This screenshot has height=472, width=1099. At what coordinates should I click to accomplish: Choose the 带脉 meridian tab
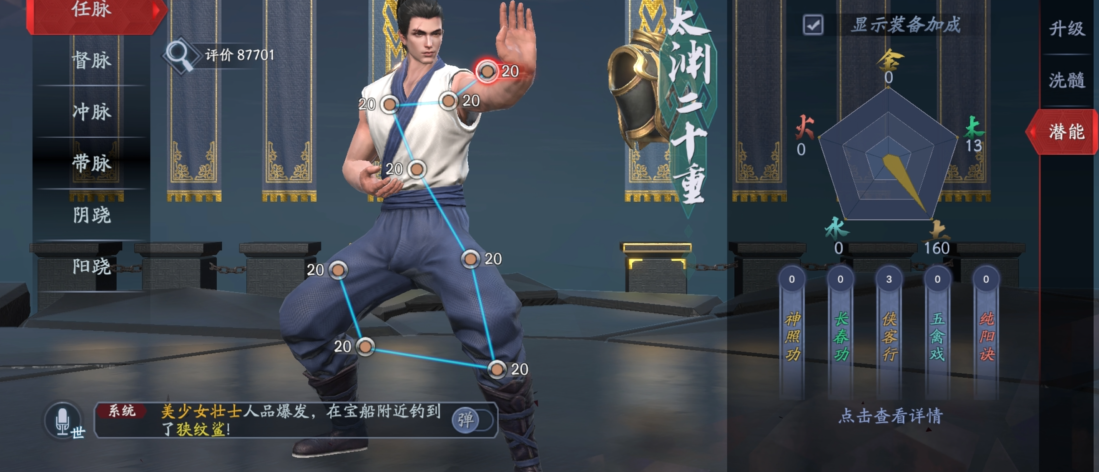[92, 163]
